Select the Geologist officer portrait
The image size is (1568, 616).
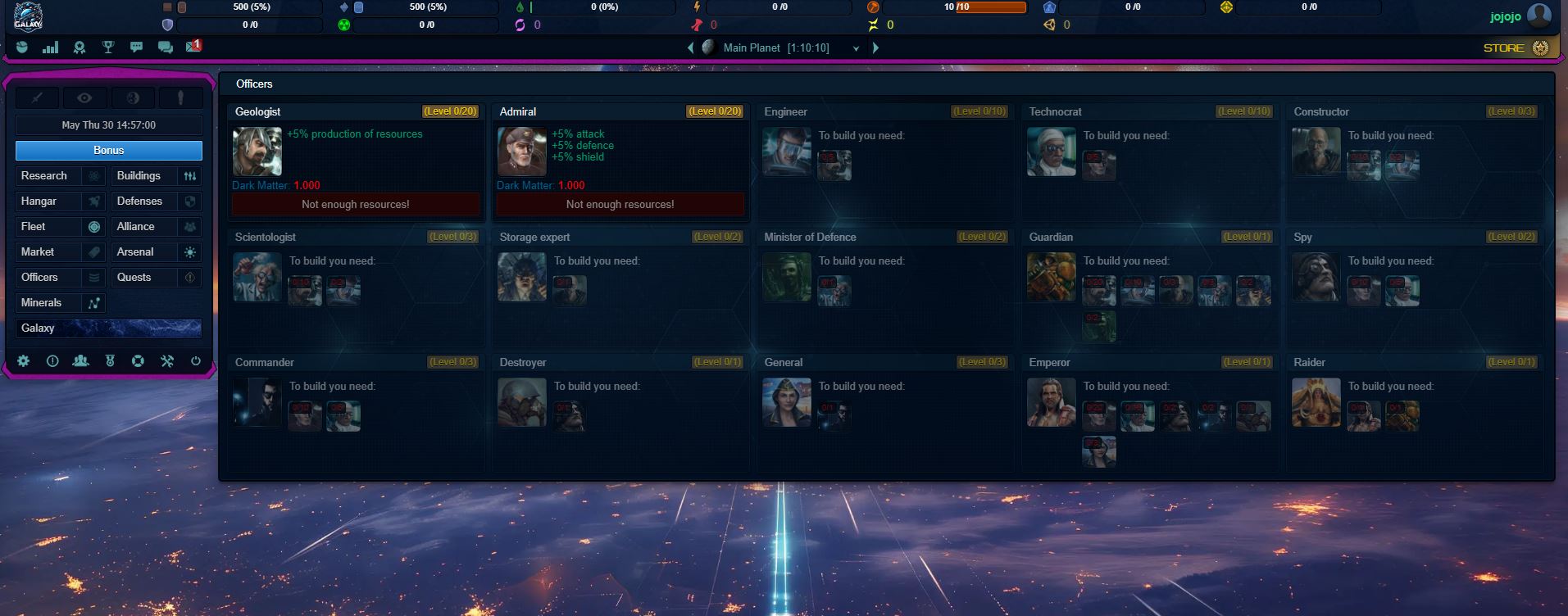(x=257, y=152)
